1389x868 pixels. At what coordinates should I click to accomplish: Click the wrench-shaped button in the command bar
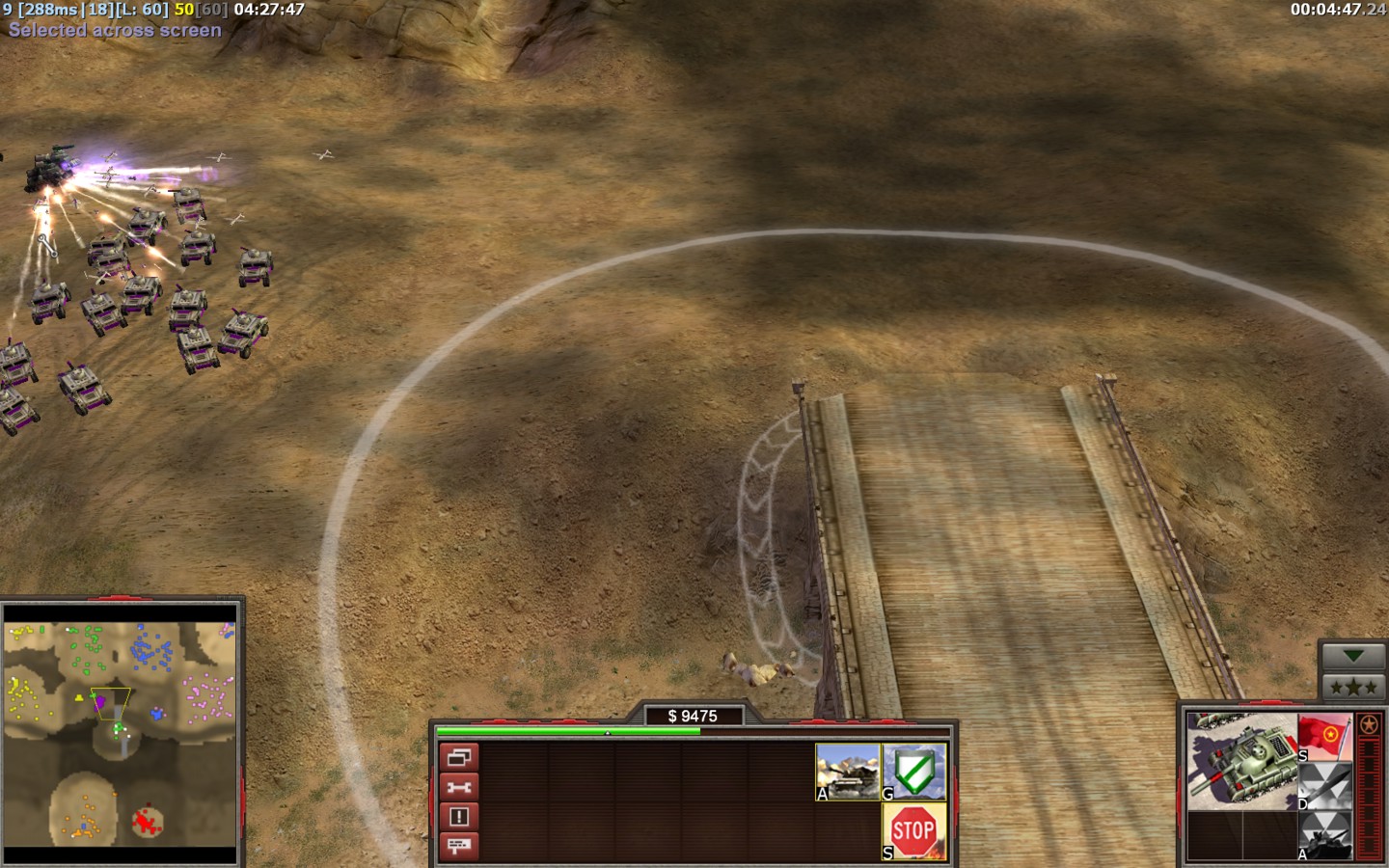coord(459,787)
